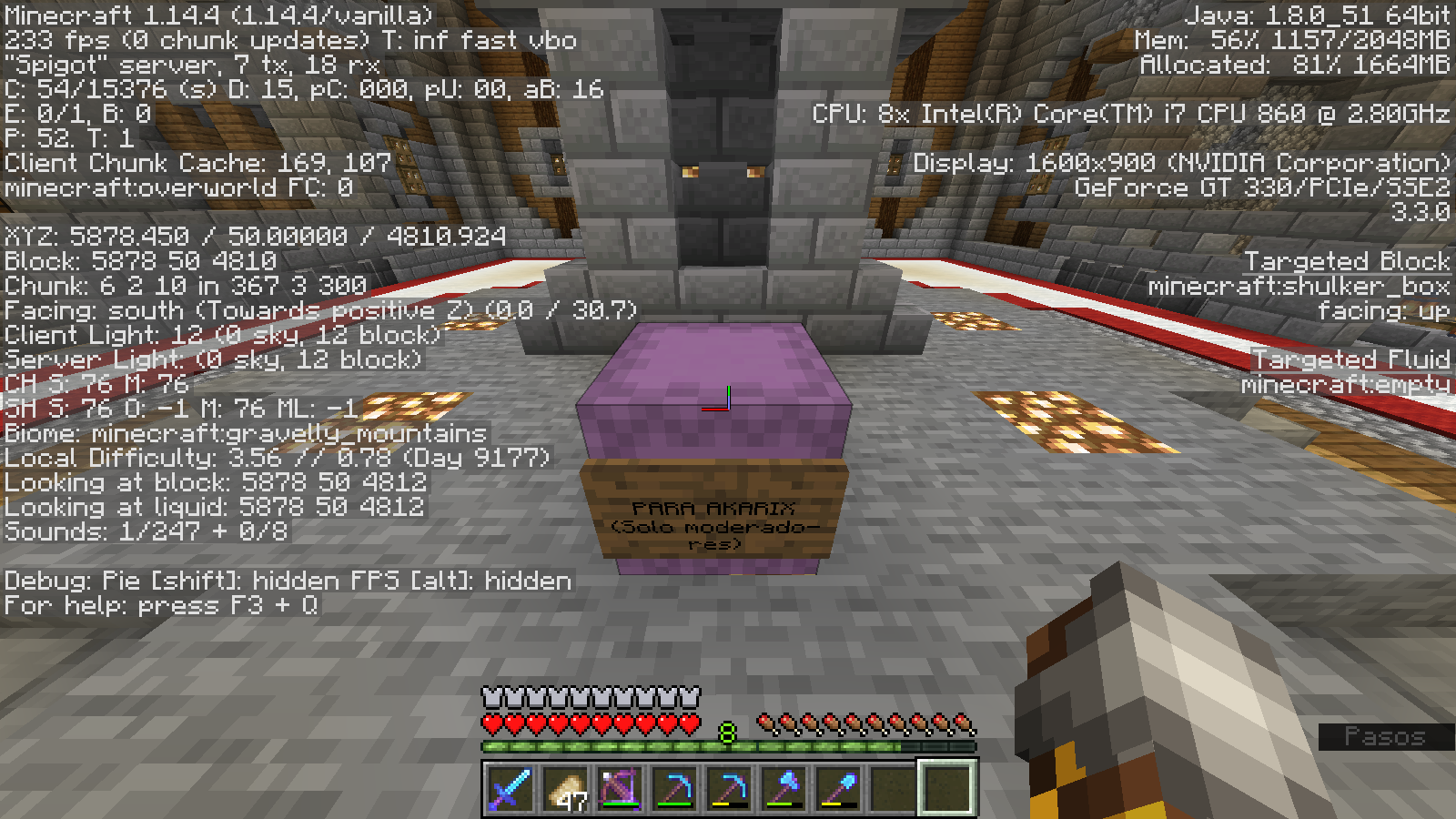Switch to the diamond axe slot
The height and width of the screenshot is (819, 1456).
pos(783,788)
